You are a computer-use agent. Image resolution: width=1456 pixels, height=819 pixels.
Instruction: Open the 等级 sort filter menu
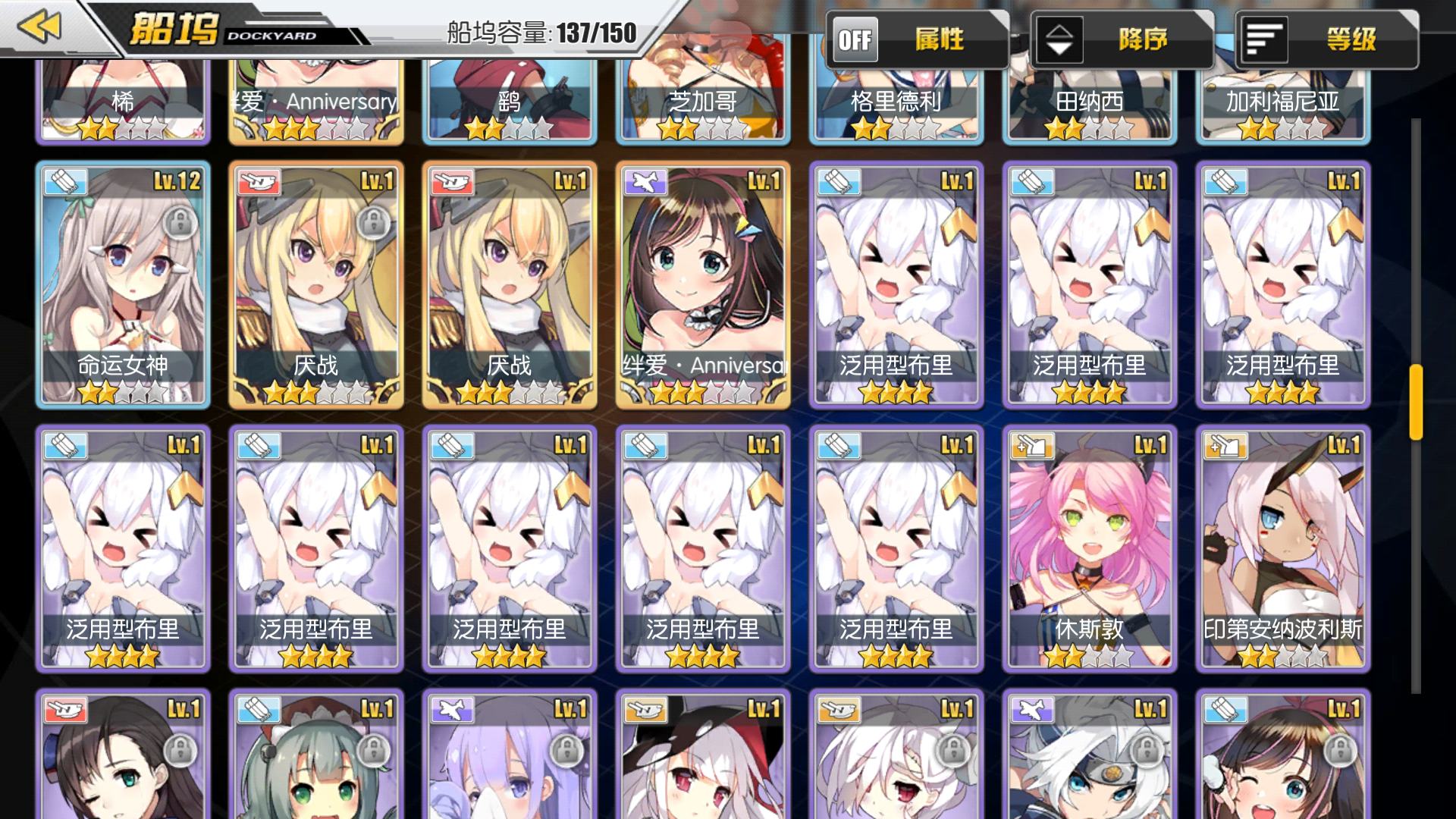click(1326, 39)
